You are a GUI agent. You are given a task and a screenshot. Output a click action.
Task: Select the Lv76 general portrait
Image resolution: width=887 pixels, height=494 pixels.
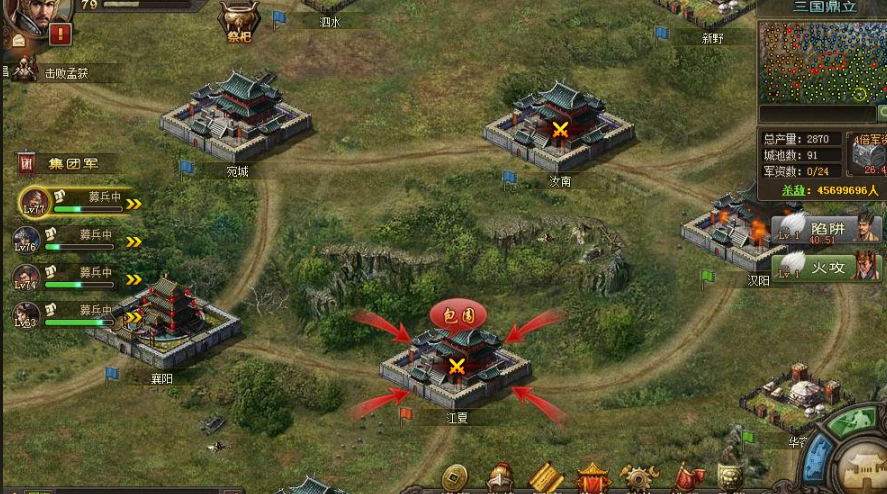(27, 240)
